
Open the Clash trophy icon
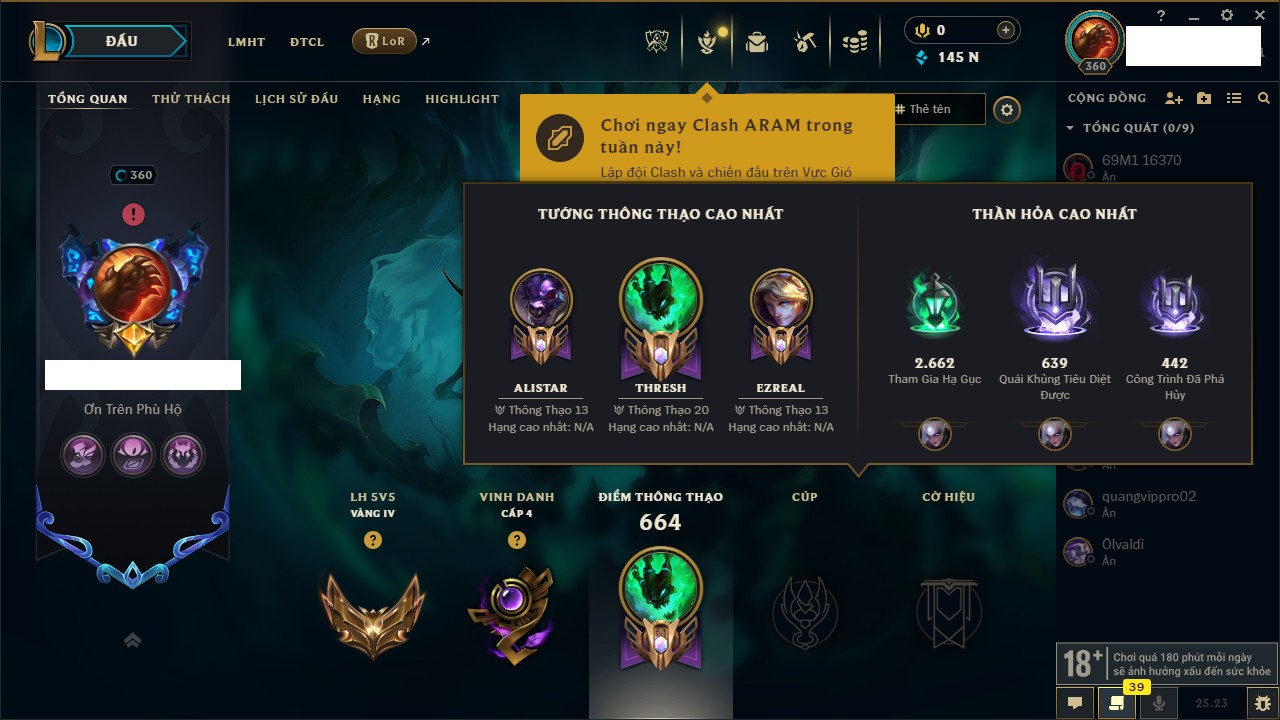[x=657, y=42]
